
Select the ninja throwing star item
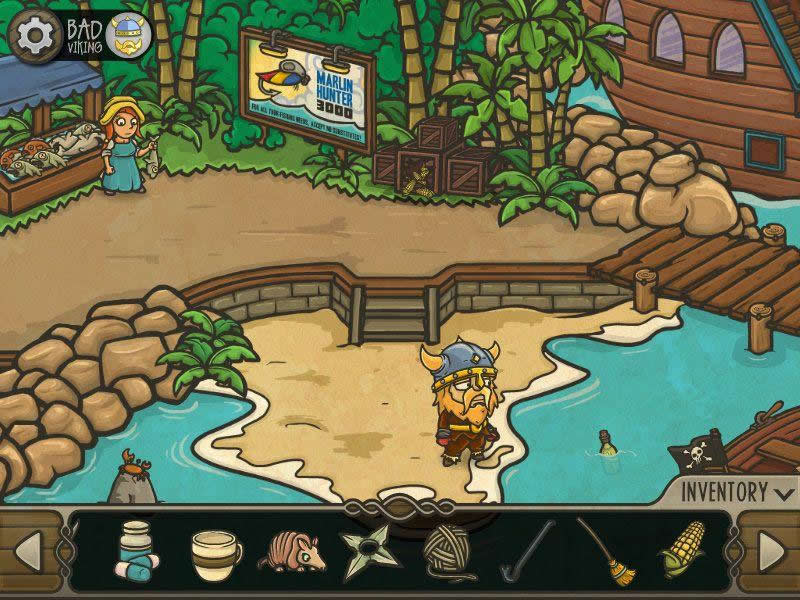pos(367,551)
